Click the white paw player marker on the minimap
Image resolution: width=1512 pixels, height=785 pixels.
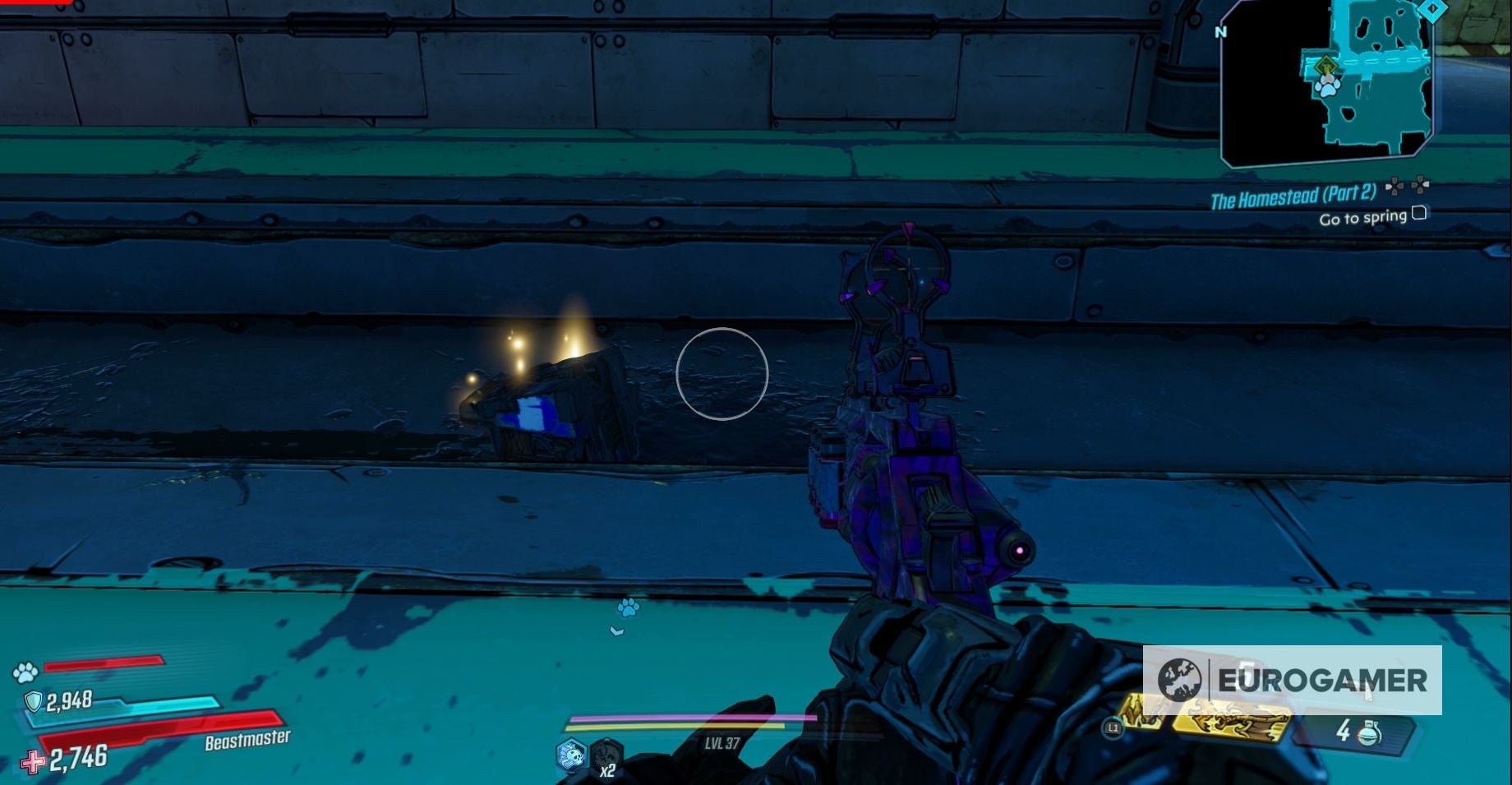[1328, 88]
